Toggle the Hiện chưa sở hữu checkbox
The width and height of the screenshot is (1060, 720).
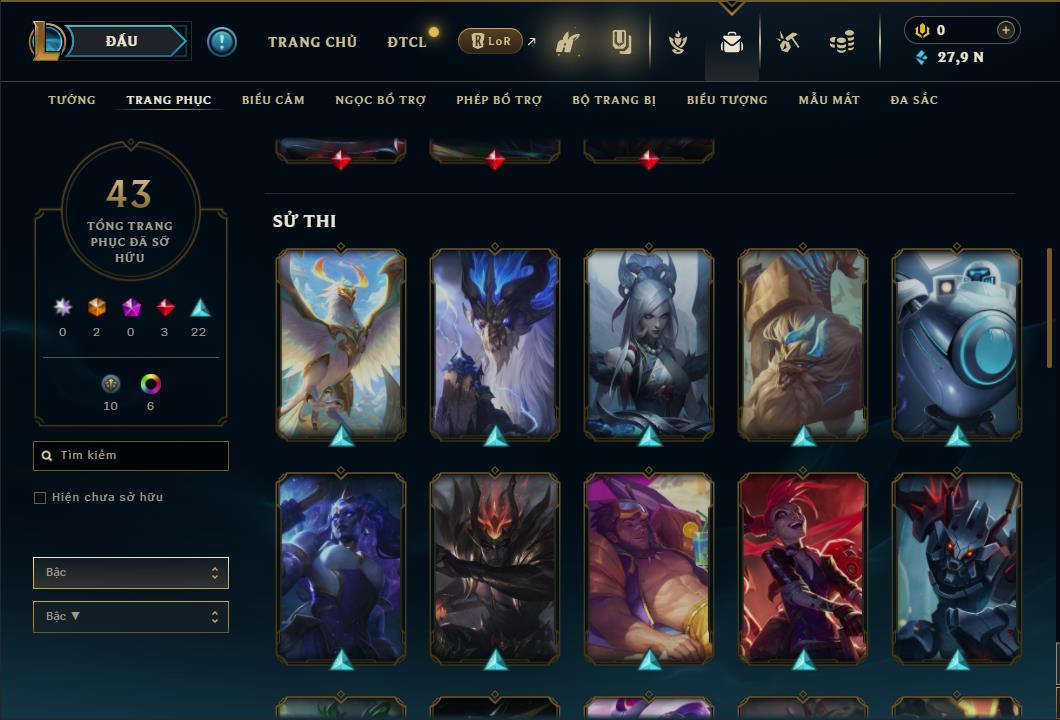(40, 498)
